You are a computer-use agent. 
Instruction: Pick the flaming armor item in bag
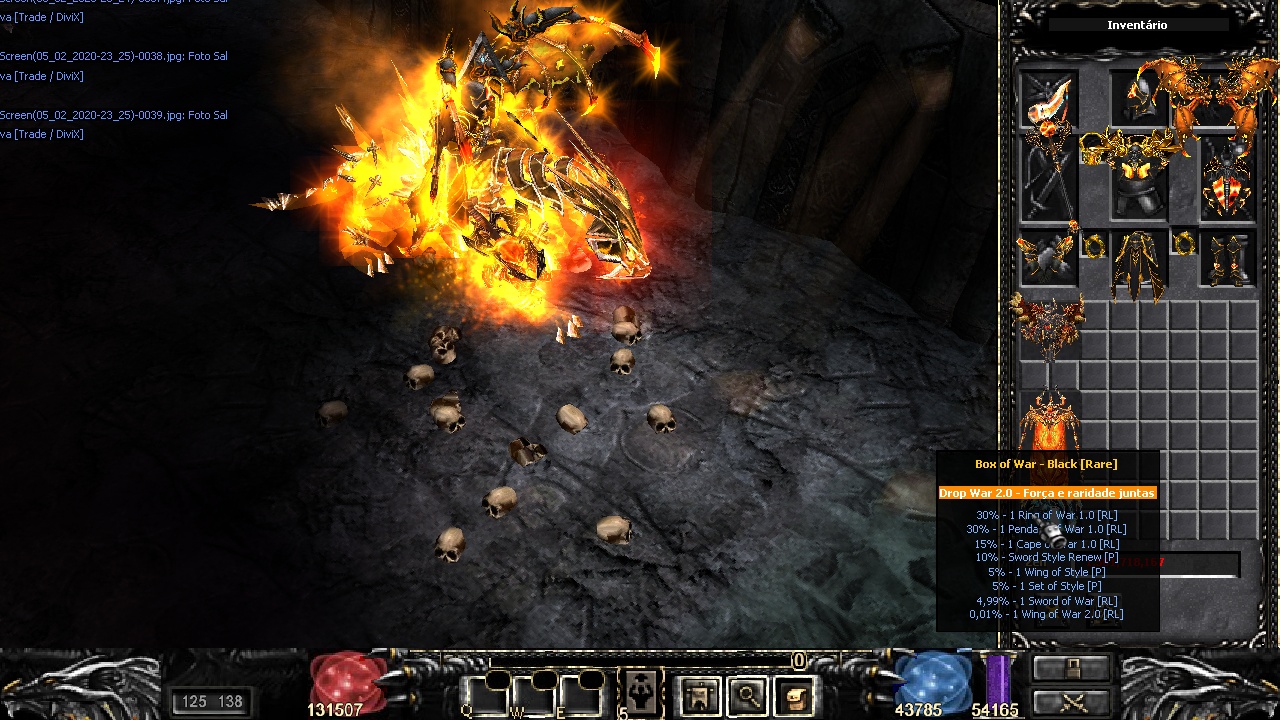[1048, 420]
